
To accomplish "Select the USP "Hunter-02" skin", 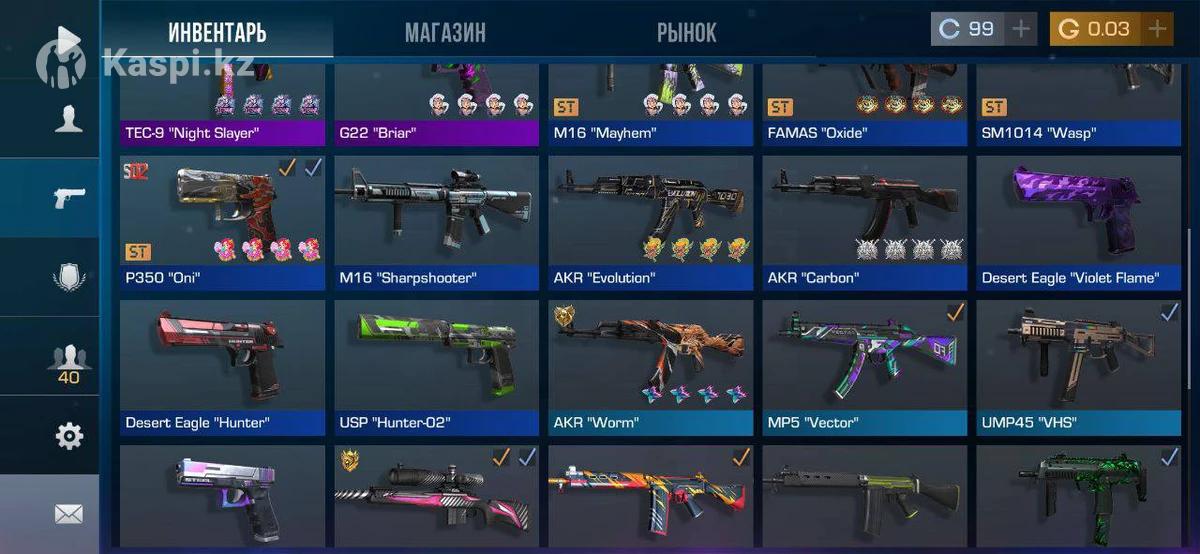I will pos(436,367).
